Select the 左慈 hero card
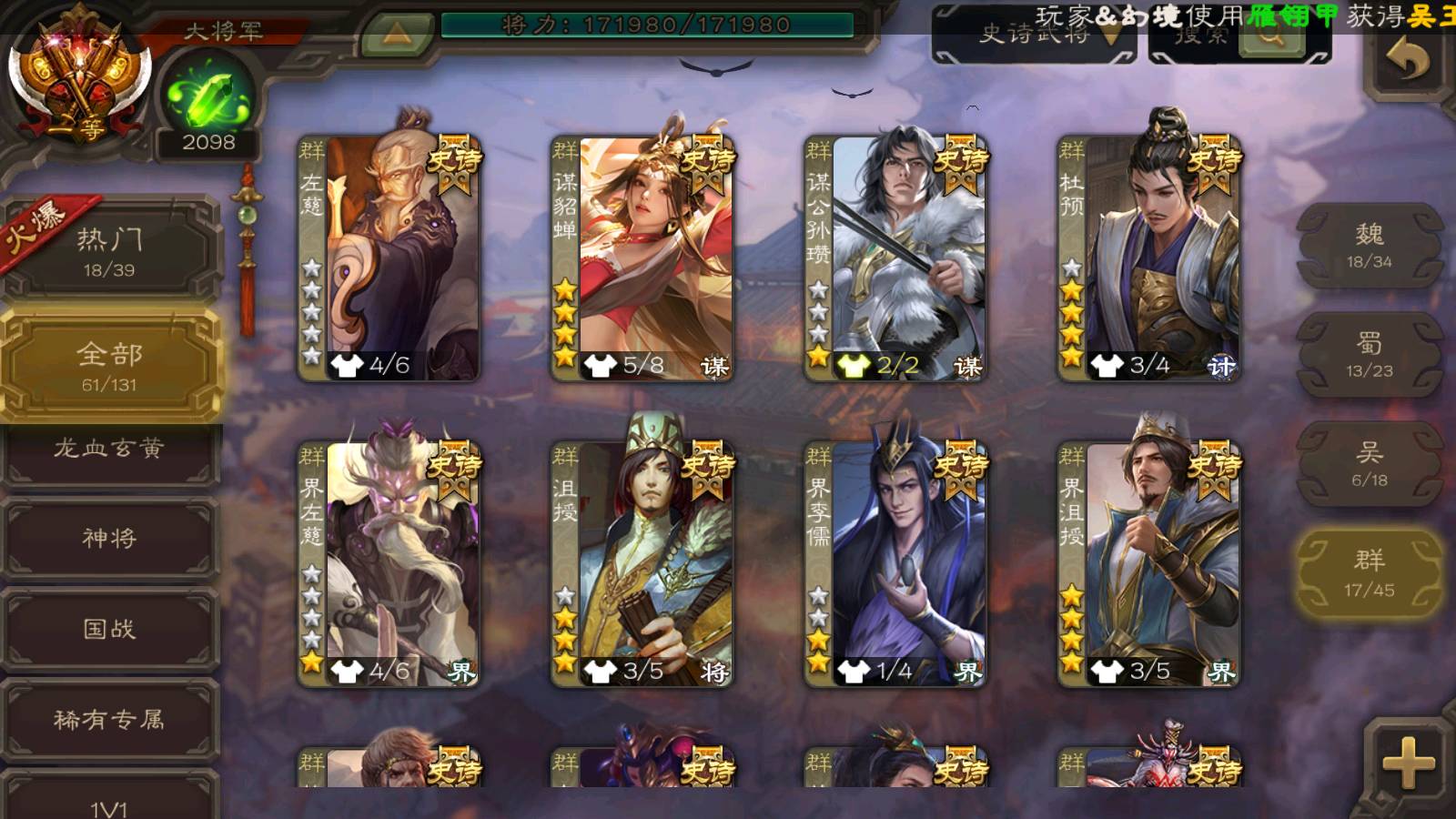The width and height of the screenshot is (1456, 819). (389, 258)
